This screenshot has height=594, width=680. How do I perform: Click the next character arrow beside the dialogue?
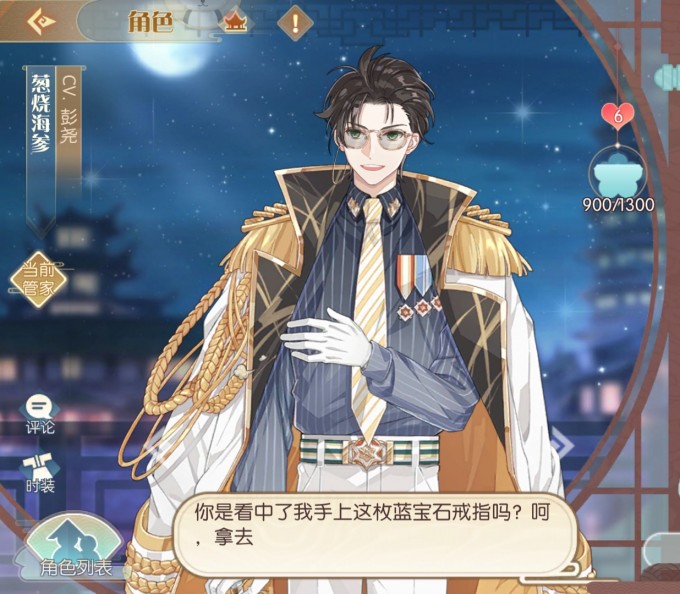pyautogui.click(x=561, y=446)
